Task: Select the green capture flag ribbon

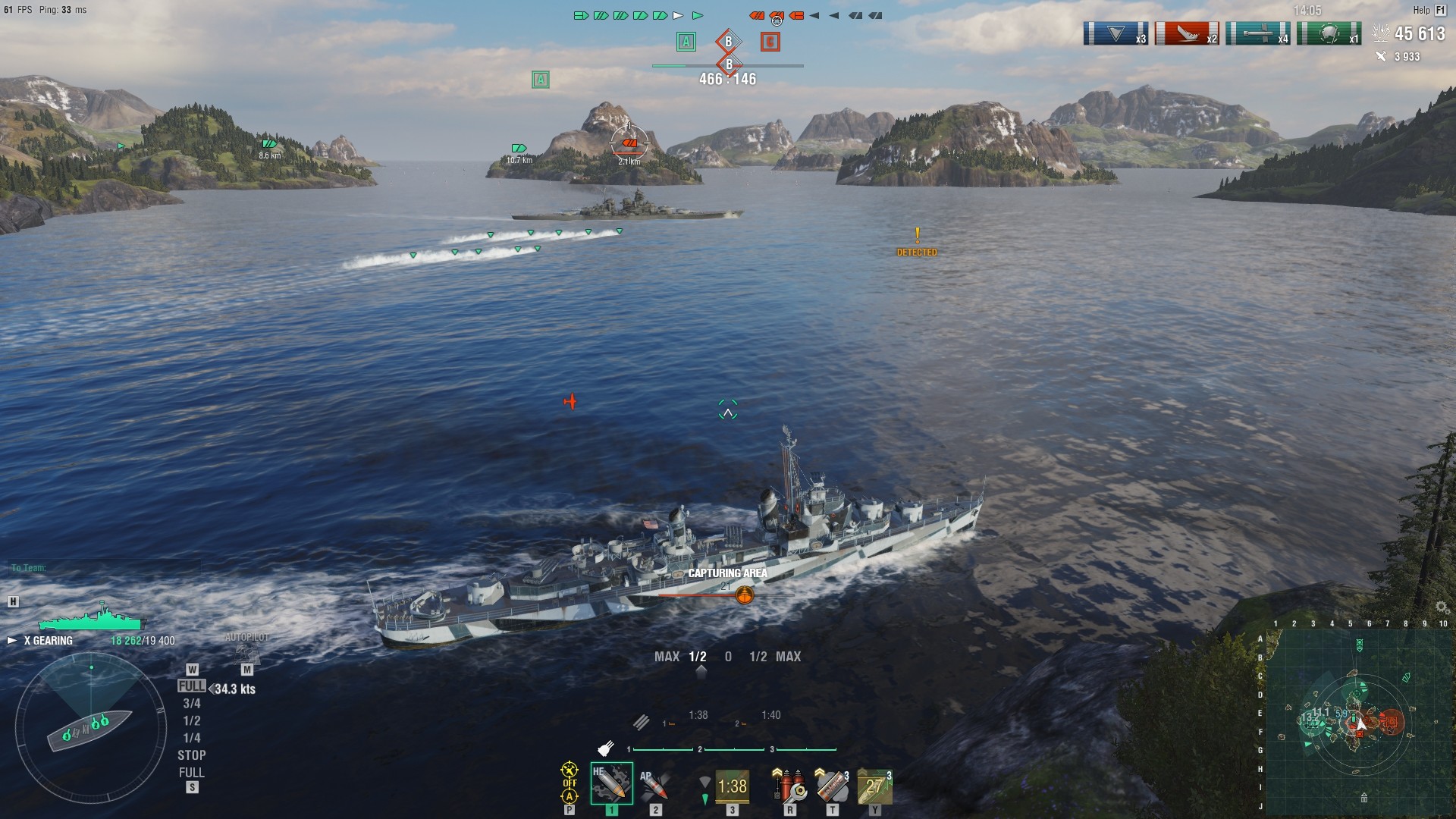Action: (1329, 34)
